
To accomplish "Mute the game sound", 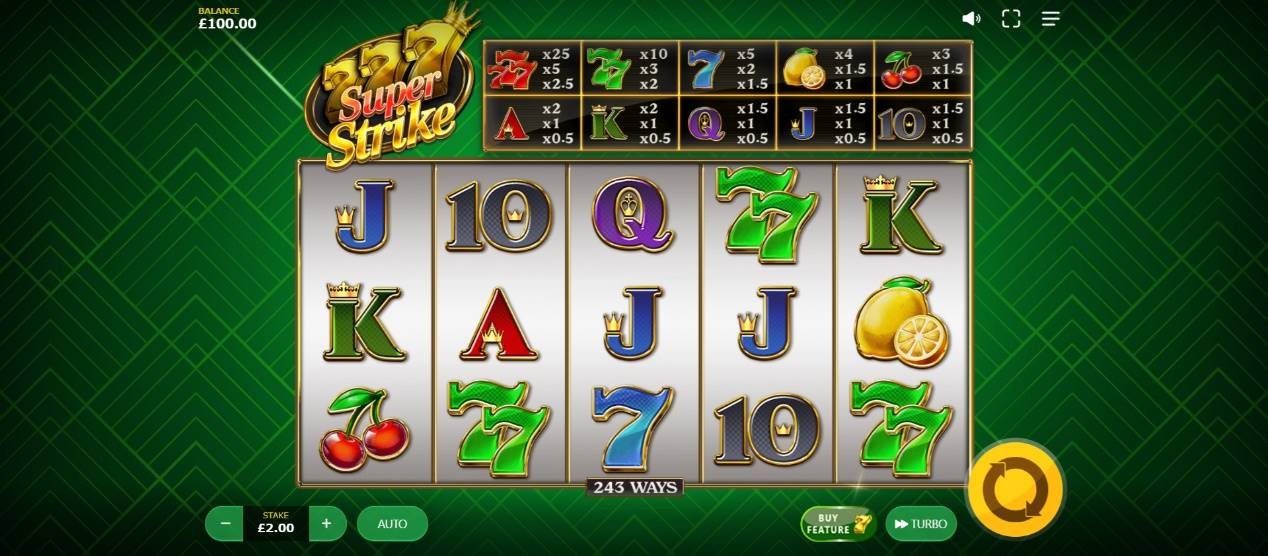I will point(970,19).
